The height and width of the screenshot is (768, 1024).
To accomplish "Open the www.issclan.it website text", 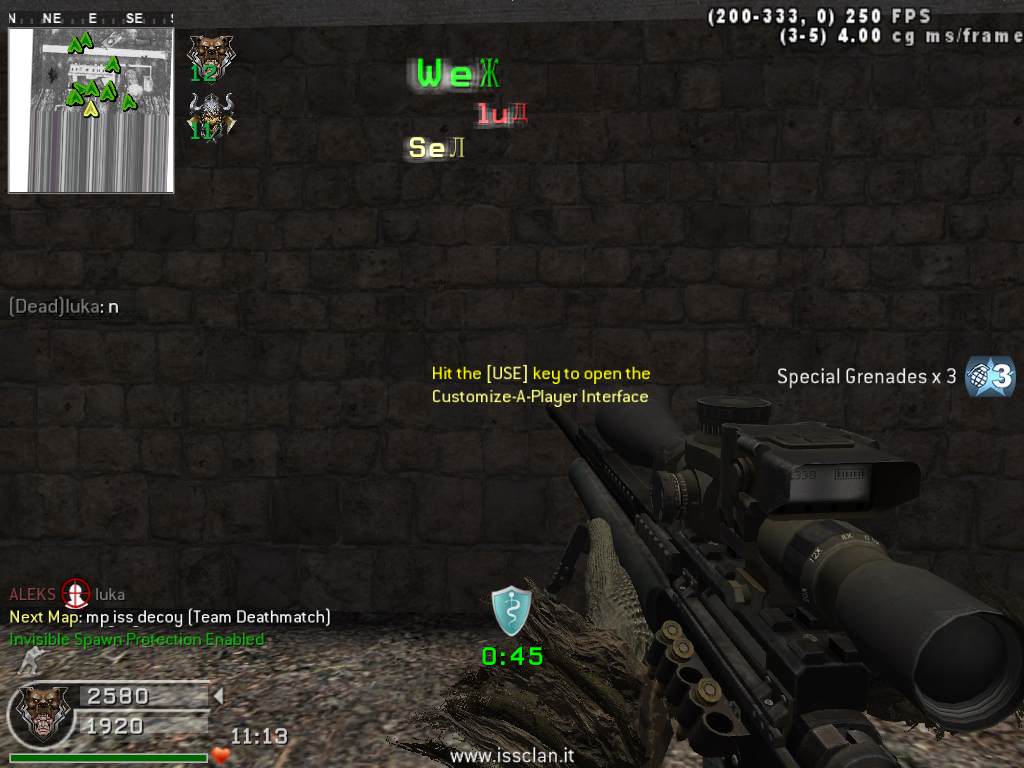I will click(511, 757).
